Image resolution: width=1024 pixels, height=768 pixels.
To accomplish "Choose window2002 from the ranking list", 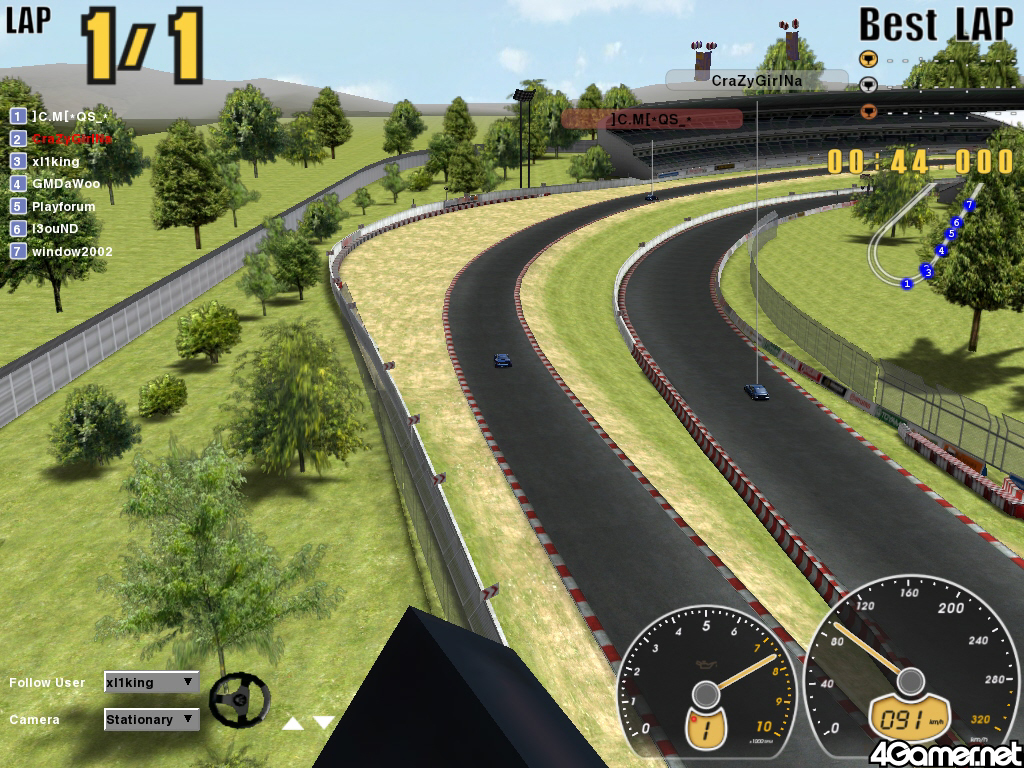I will click(x=71, y=252).
